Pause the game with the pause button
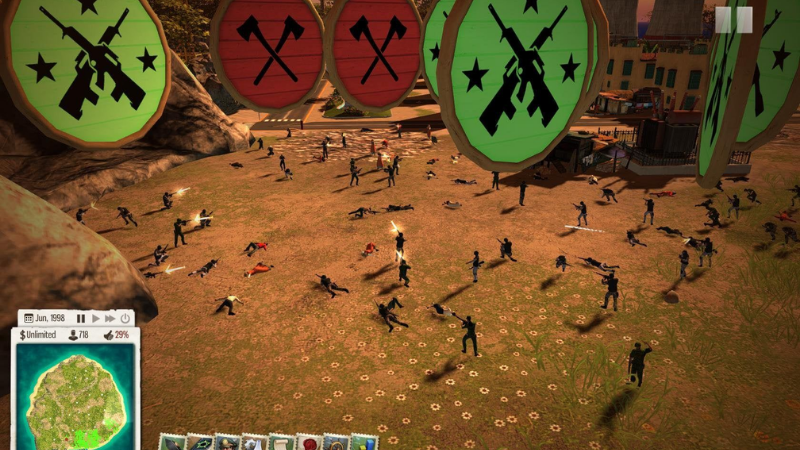The height and width of the screenshot is (450, 800). [81, 318]
